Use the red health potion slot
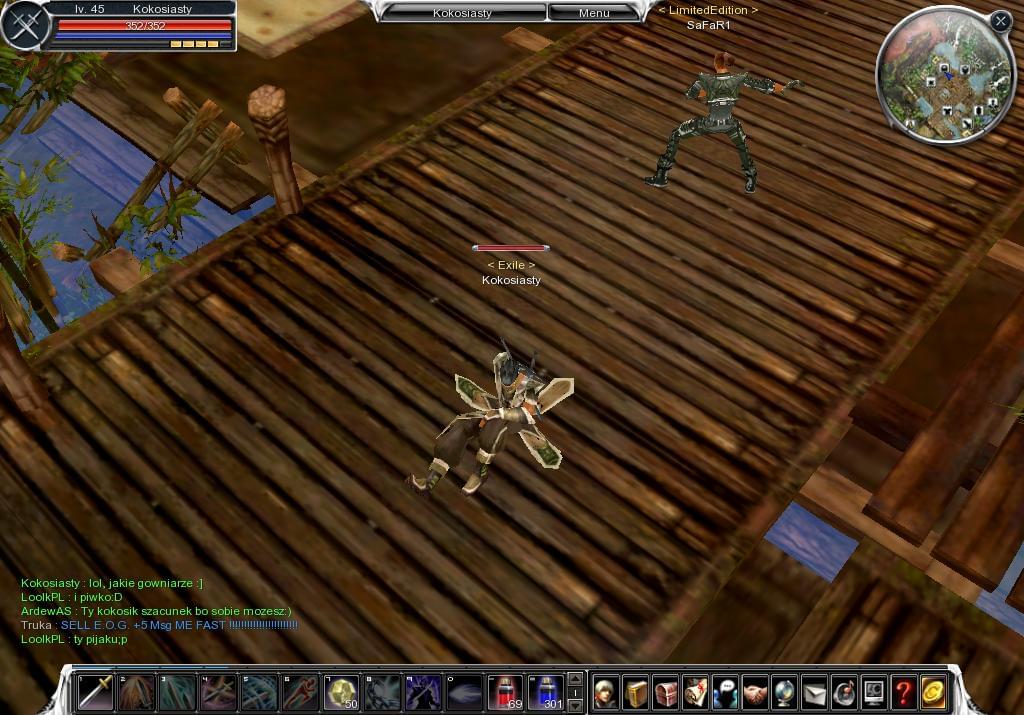The image size is (1024, 715). 505,691
